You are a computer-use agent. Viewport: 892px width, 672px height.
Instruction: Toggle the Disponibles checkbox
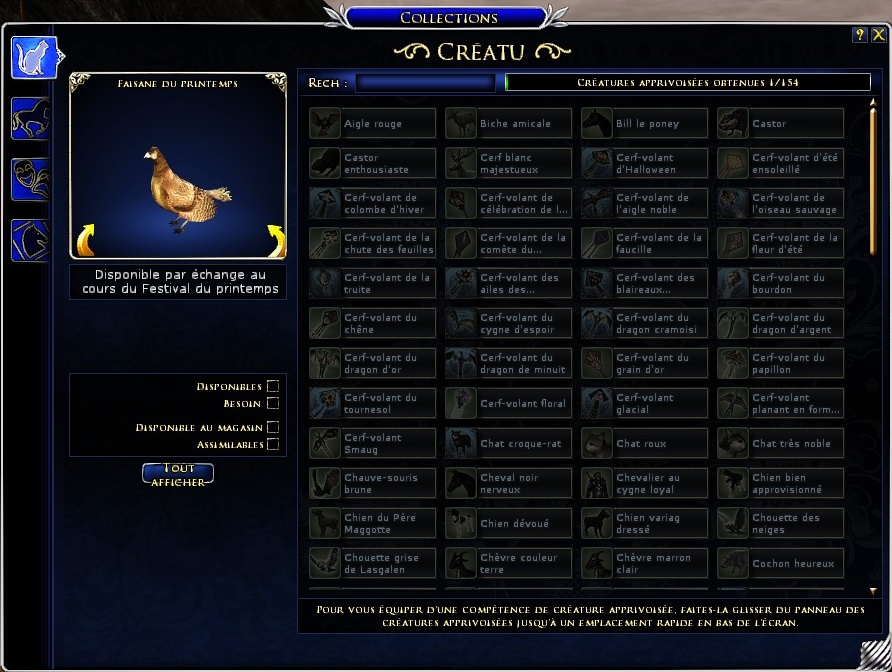(273, 386)
